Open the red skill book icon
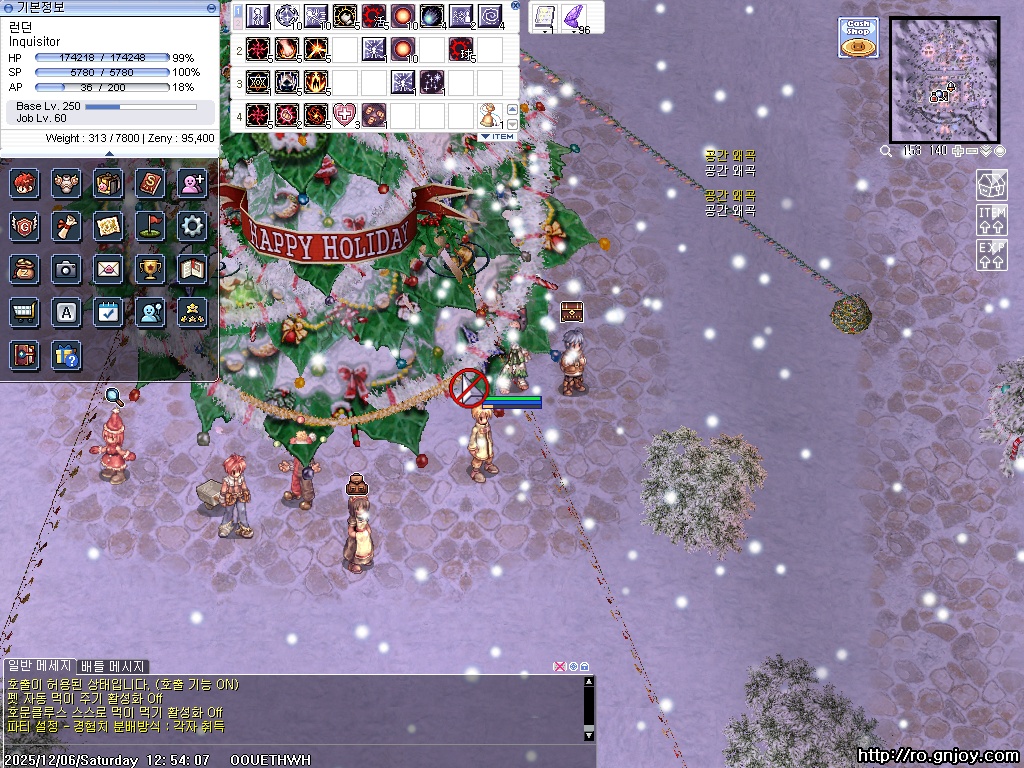Screen dimensions: 1024x768 (150, 183)
